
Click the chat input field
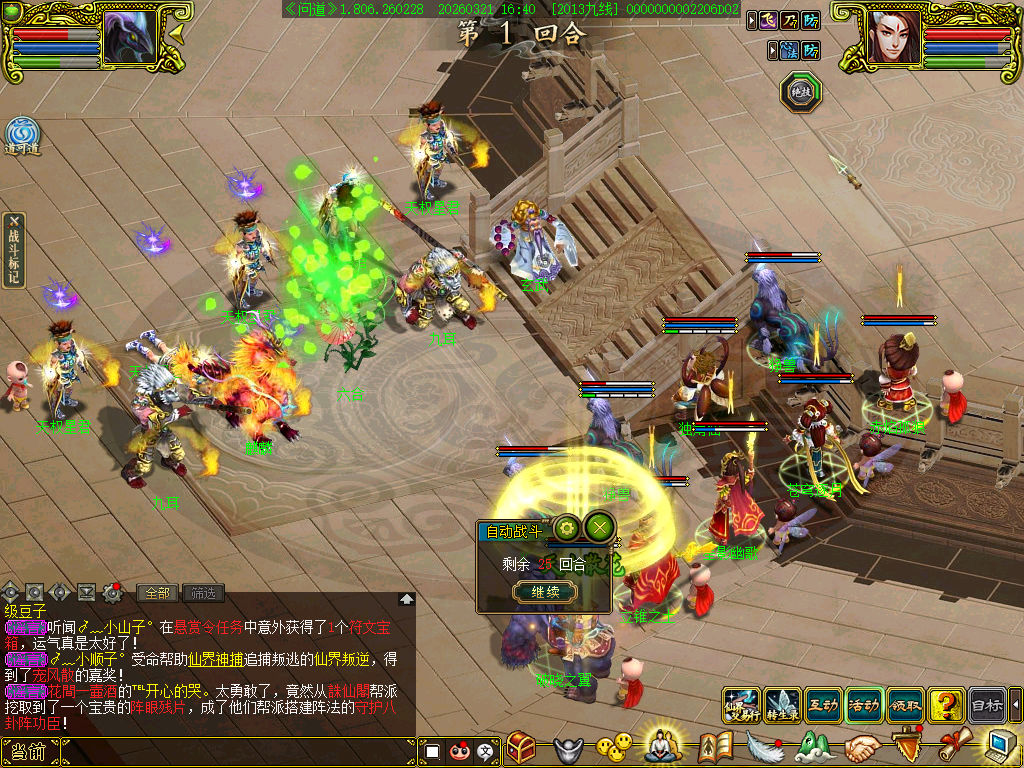[x=238, y=751]
